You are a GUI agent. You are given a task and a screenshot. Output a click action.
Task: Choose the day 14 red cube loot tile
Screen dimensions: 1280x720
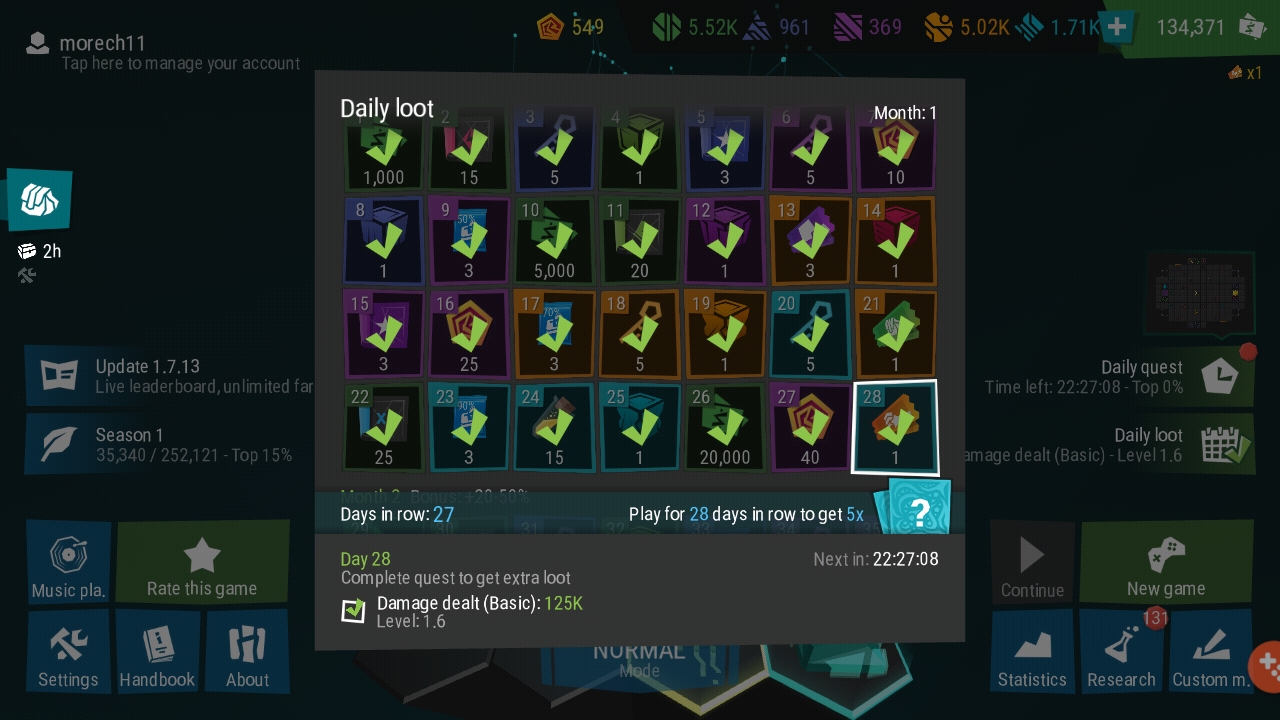[x=895, y=241]
